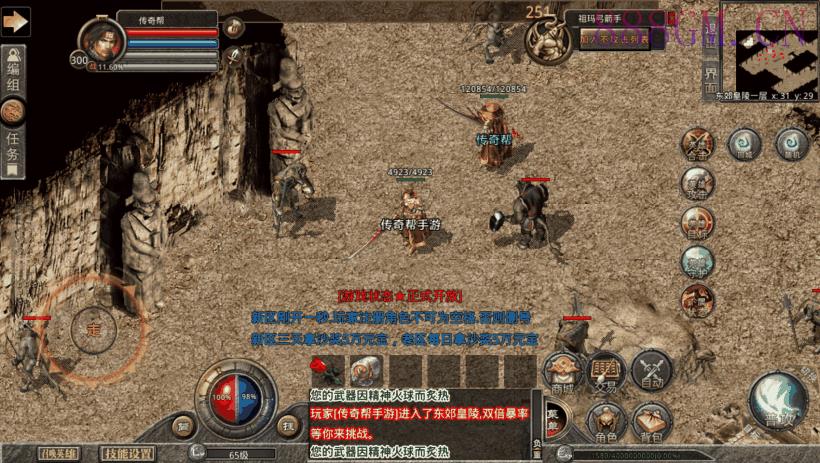Activate the 合击 combo skill
The width and height of the screenshot is (820, 463).
click(697, 145)
